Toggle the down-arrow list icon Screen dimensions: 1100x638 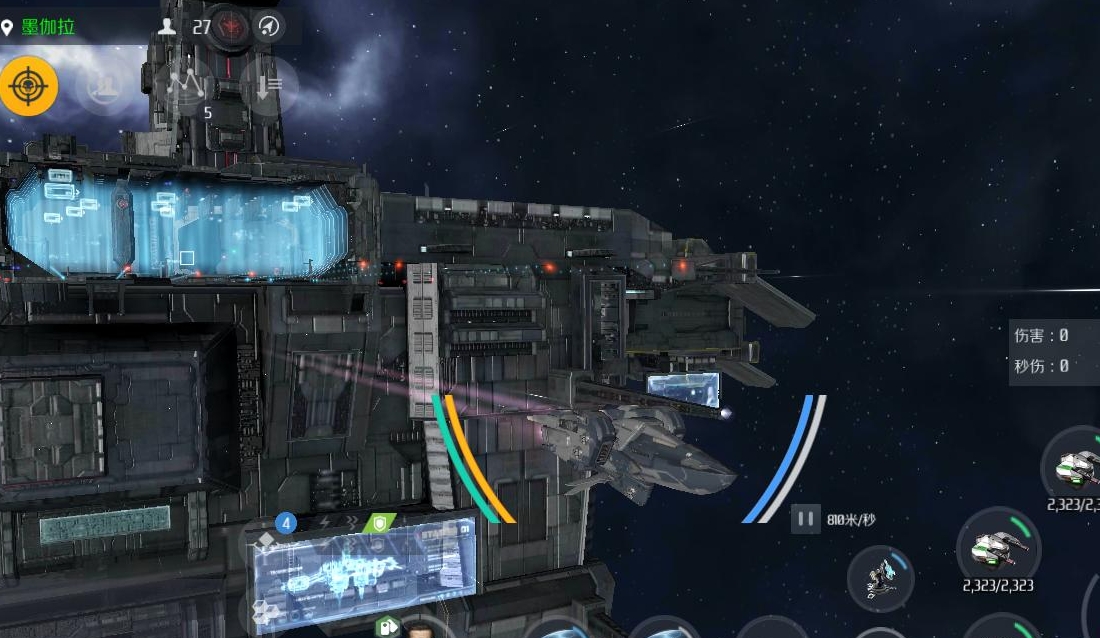coord(268,87)
